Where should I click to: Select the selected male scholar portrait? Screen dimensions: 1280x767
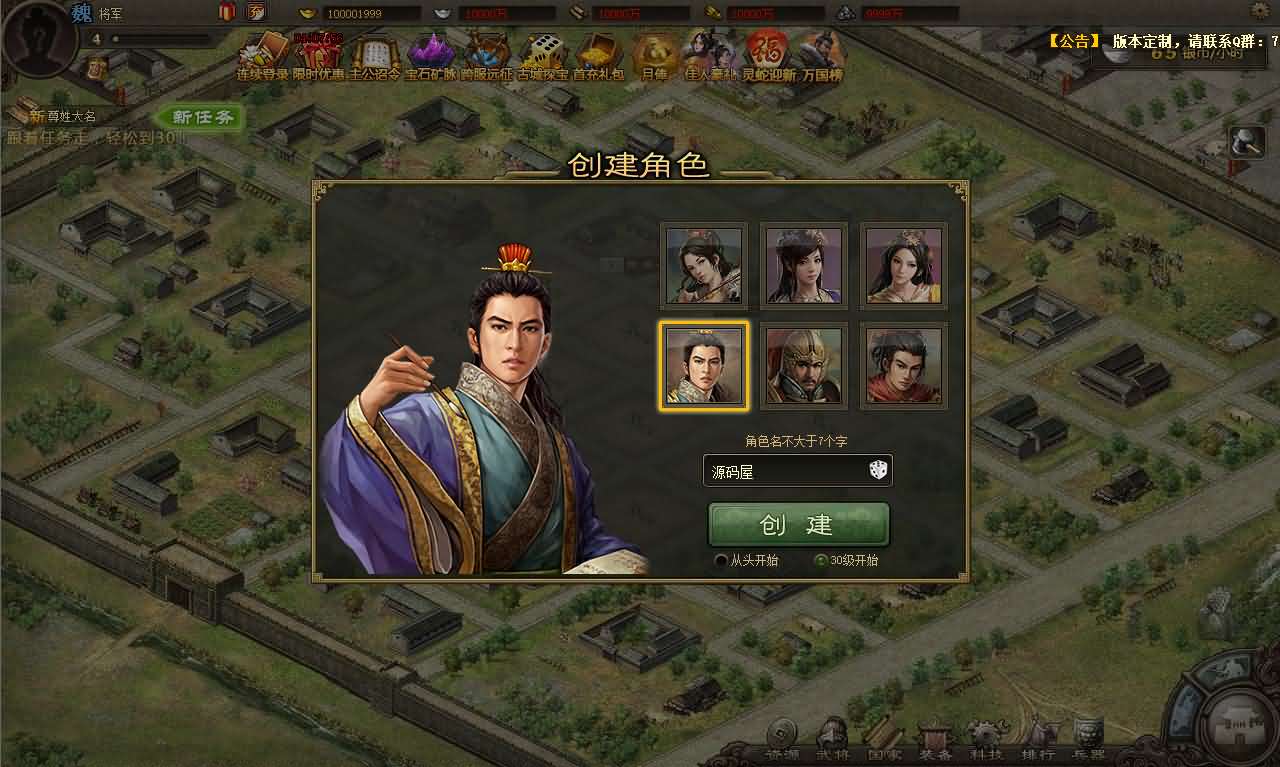[701, 366]
